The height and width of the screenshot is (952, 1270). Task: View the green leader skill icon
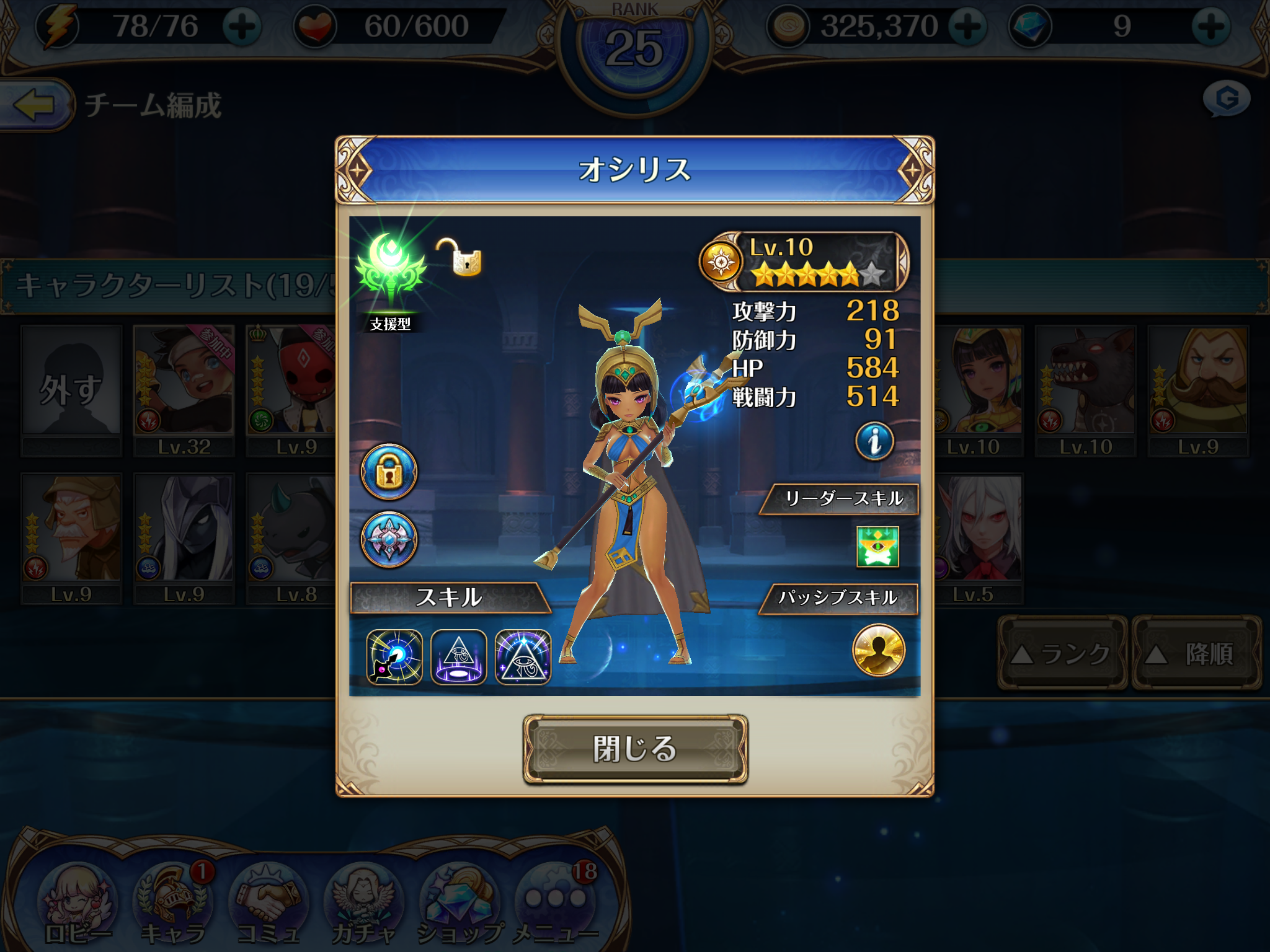877,547
